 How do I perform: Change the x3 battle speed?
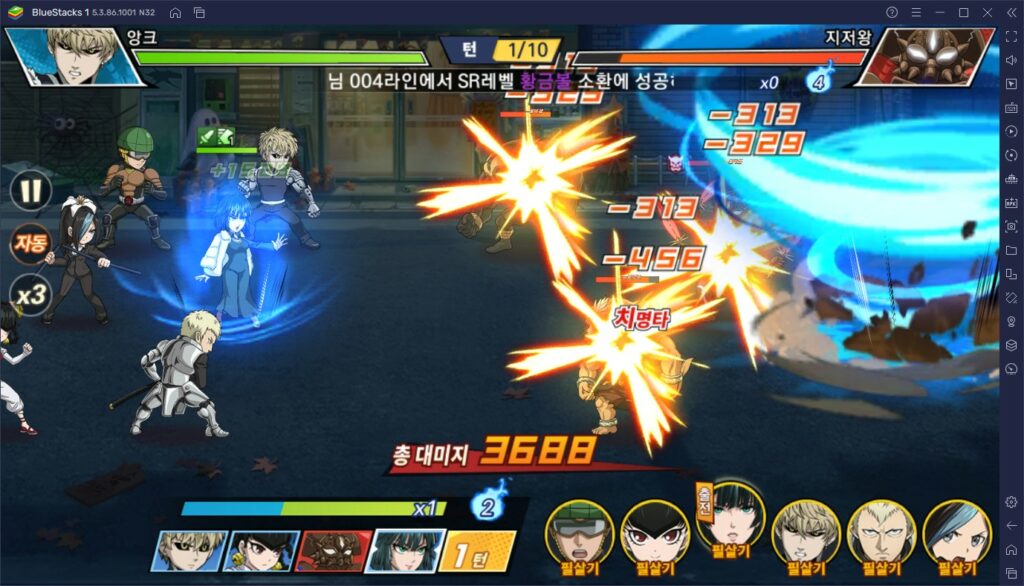click(x=30, y=296)
